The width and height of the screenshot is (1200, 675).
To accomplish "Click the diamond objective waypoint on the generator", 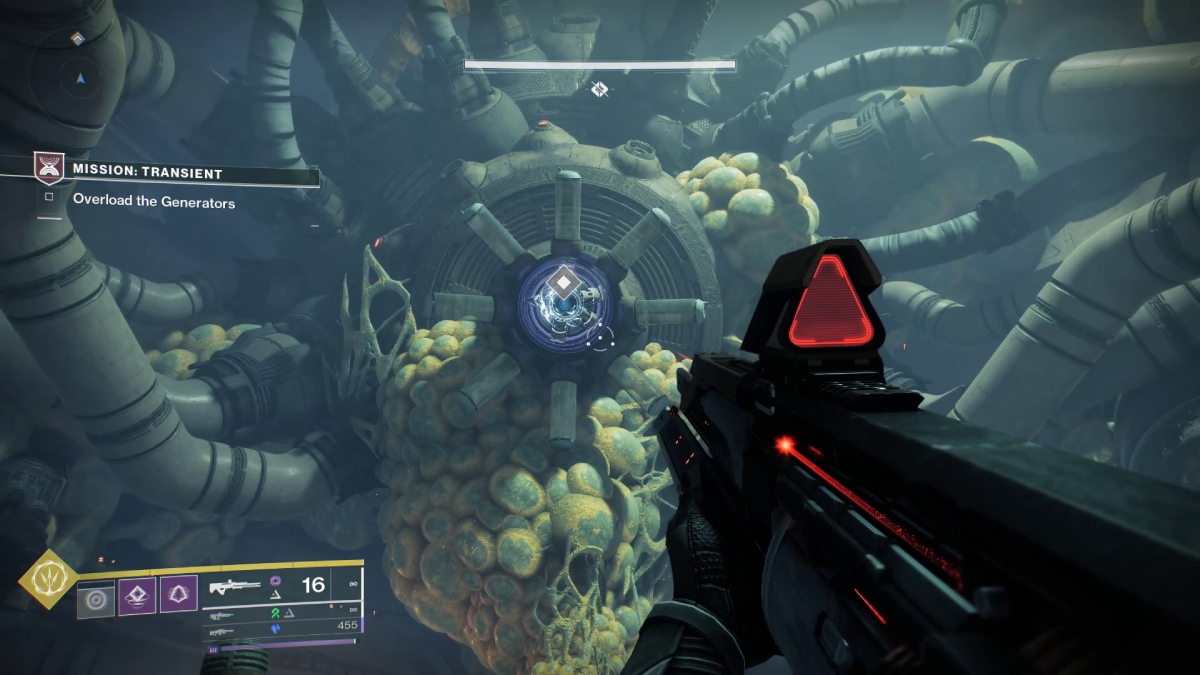I will (x=565, y=284).
